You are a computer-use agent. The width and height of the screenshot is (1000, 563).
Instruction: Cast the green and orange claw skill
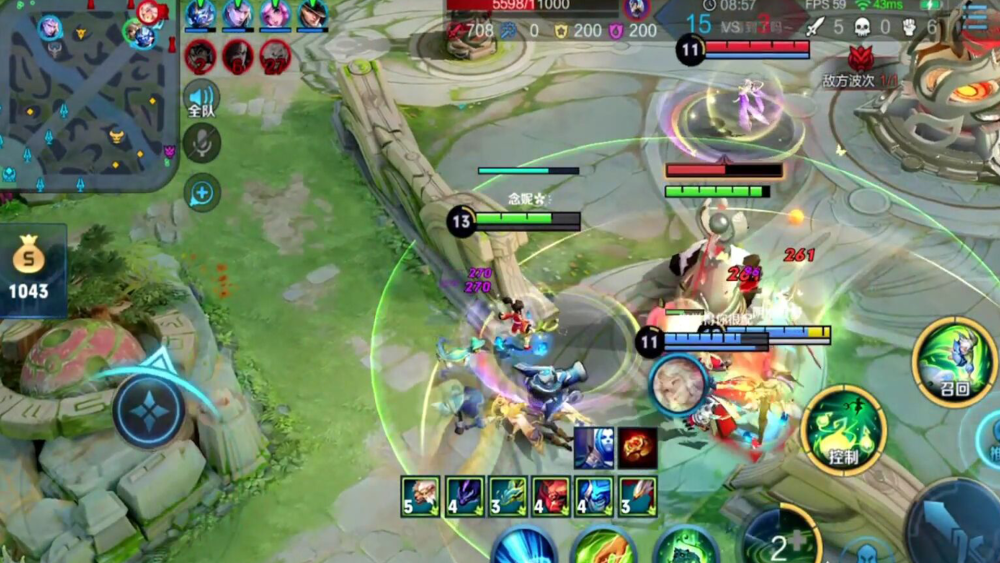603,548
